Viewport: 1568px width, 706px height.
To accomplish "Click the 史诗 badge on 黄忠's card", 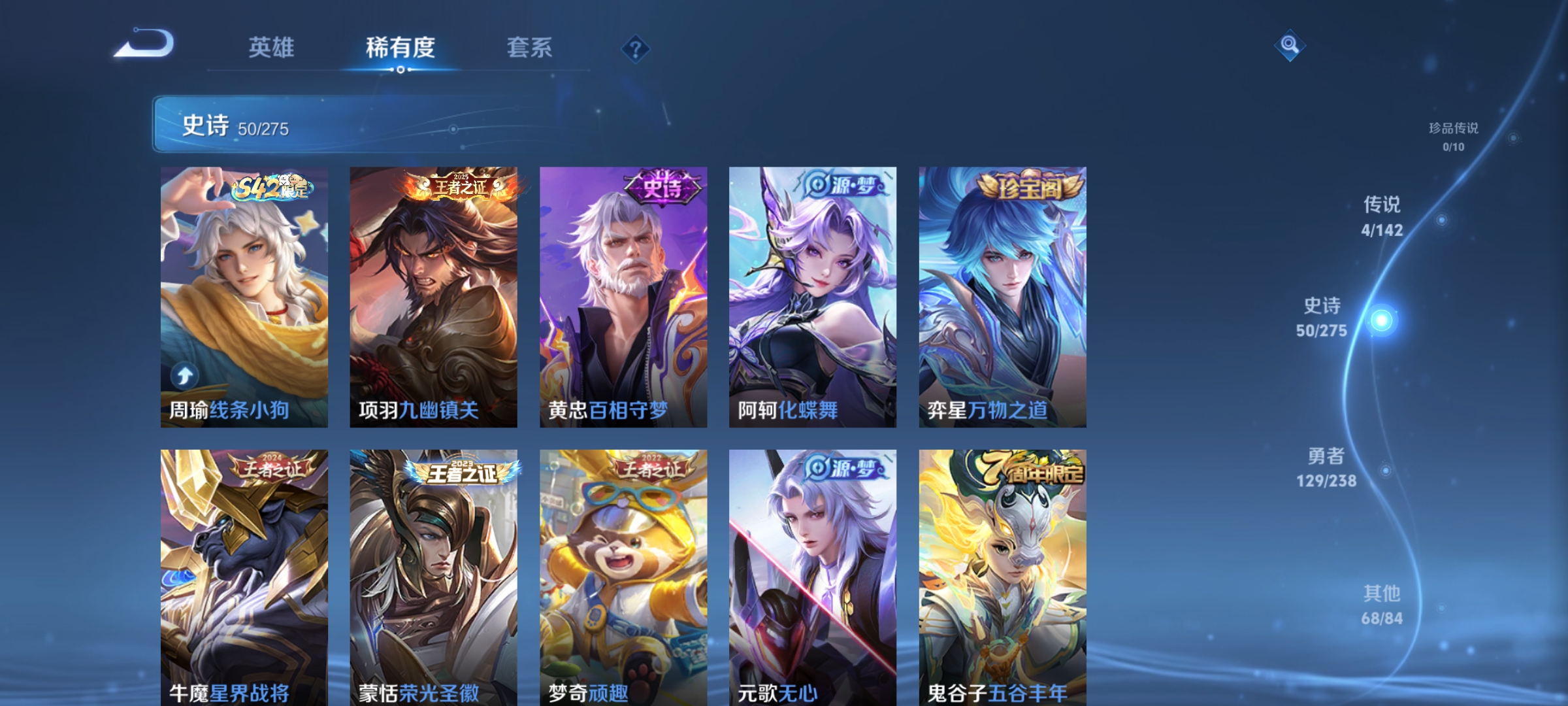I will (661, 188).
